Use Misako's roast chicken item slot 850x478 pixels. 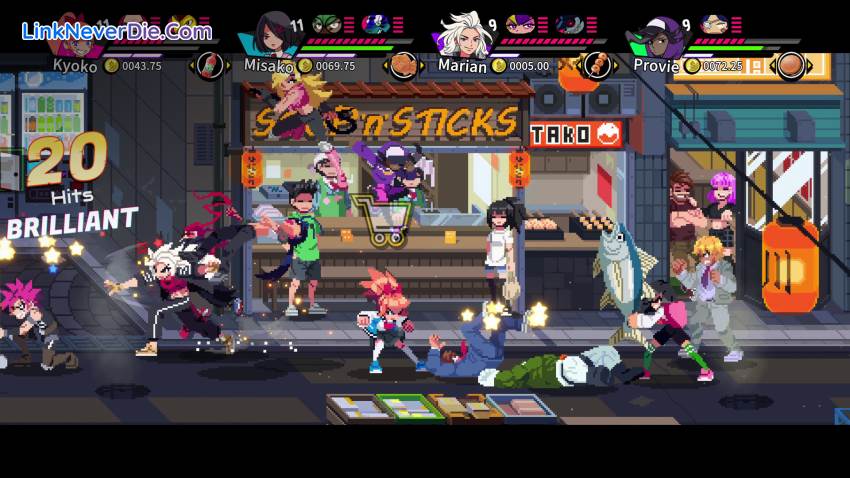coord(403,66)
